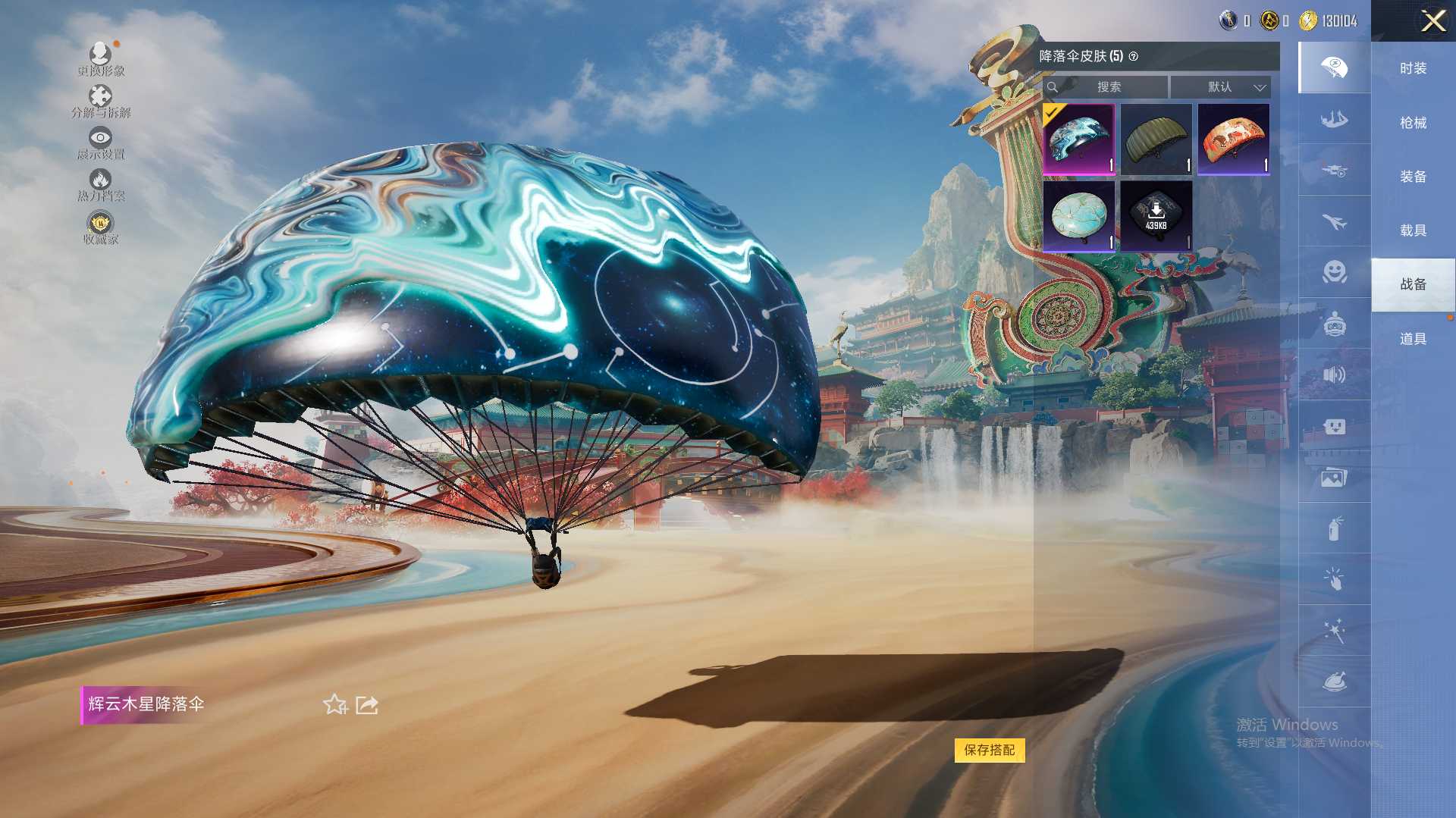Share the parachute skin via share icon
1456x818 pixels.
367,705
